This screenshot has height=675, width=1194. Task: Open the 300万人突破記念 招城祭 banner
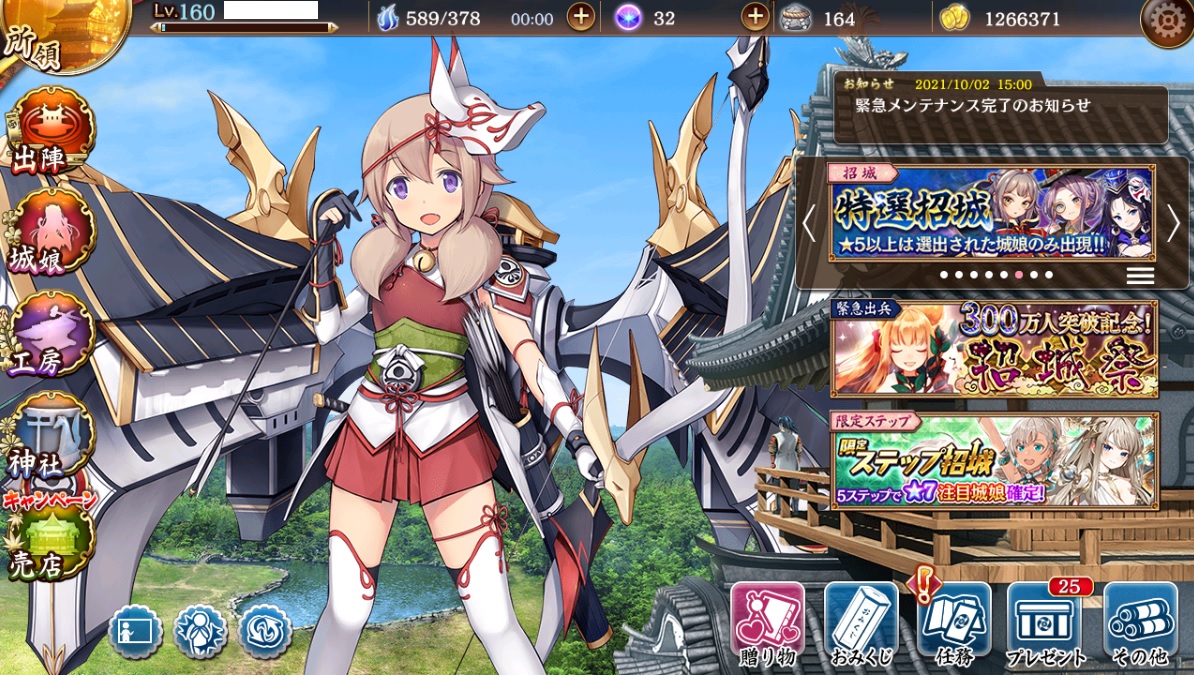tap(994, 347)
